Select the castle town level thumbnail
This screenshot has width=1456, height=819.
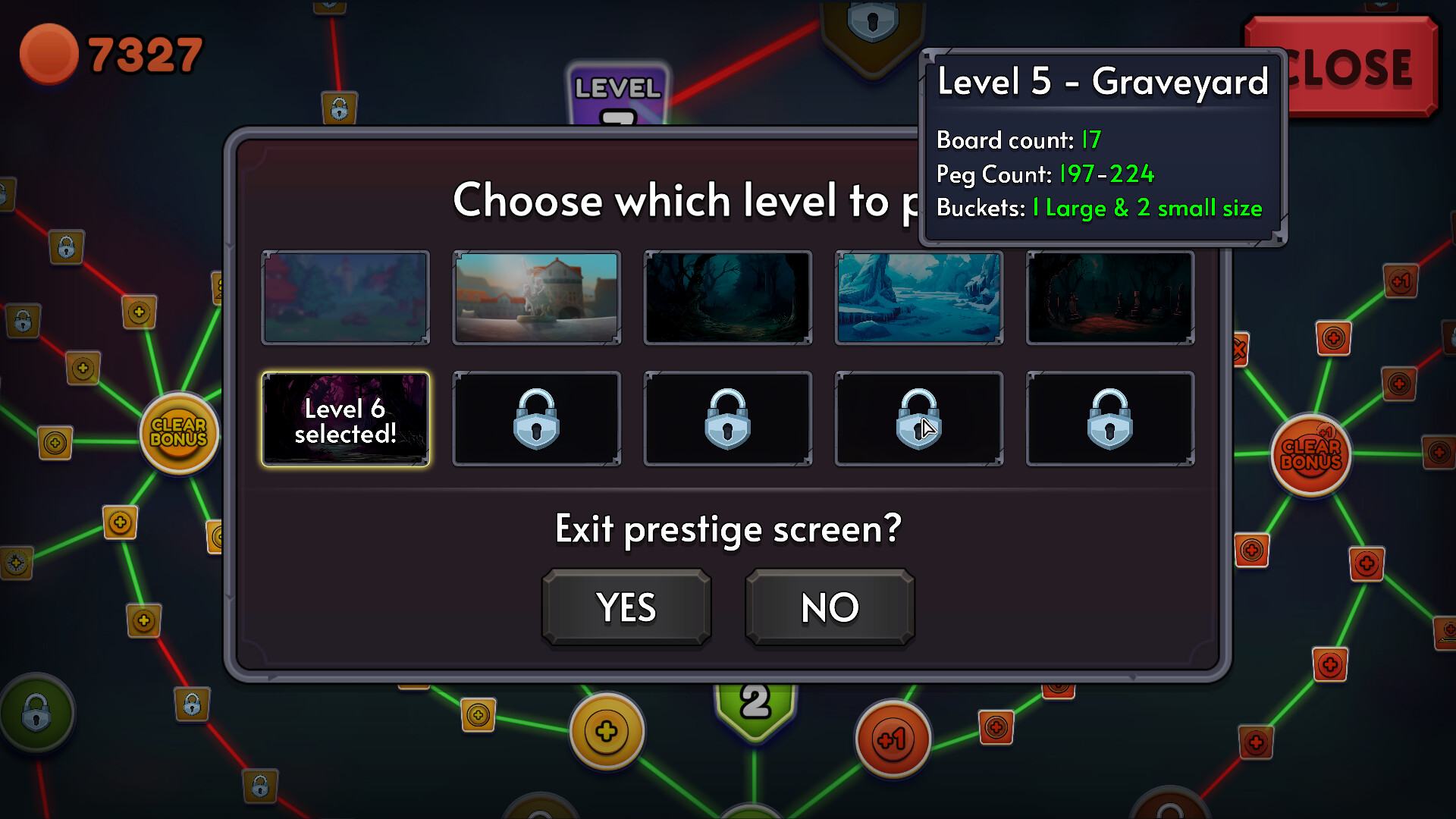[x=536, y=297]
